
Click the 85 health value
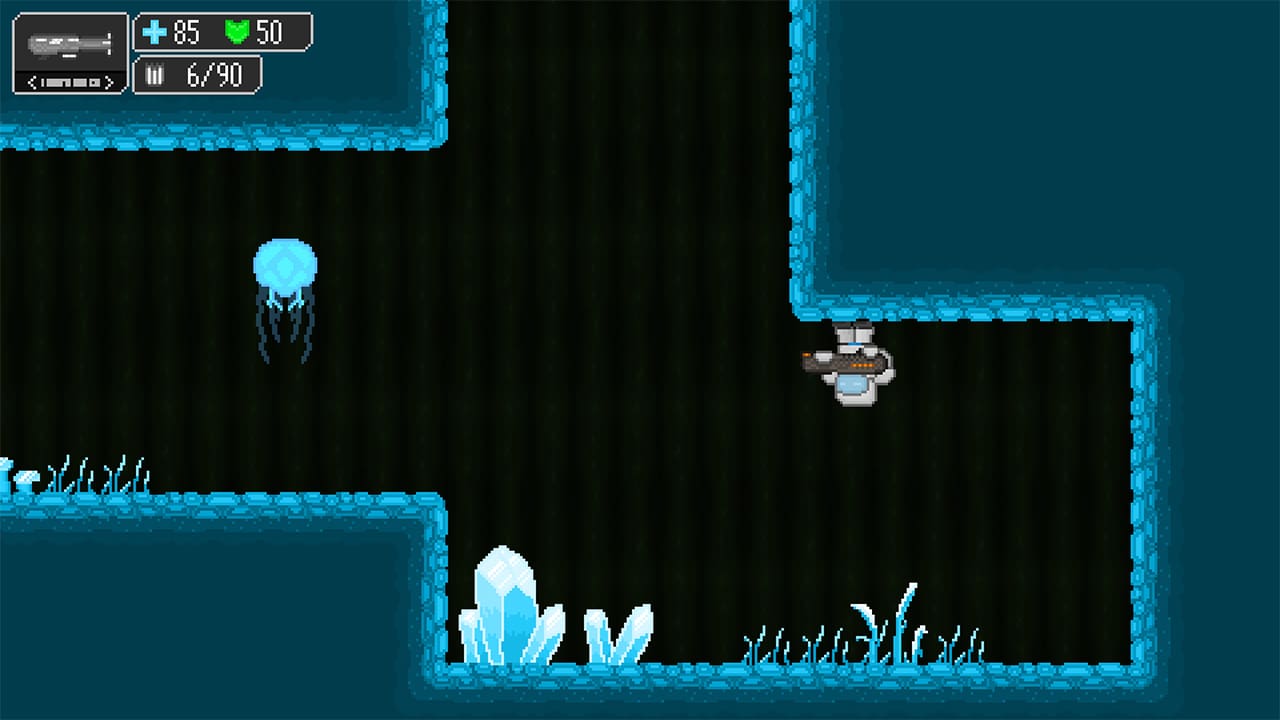(185, 33)
